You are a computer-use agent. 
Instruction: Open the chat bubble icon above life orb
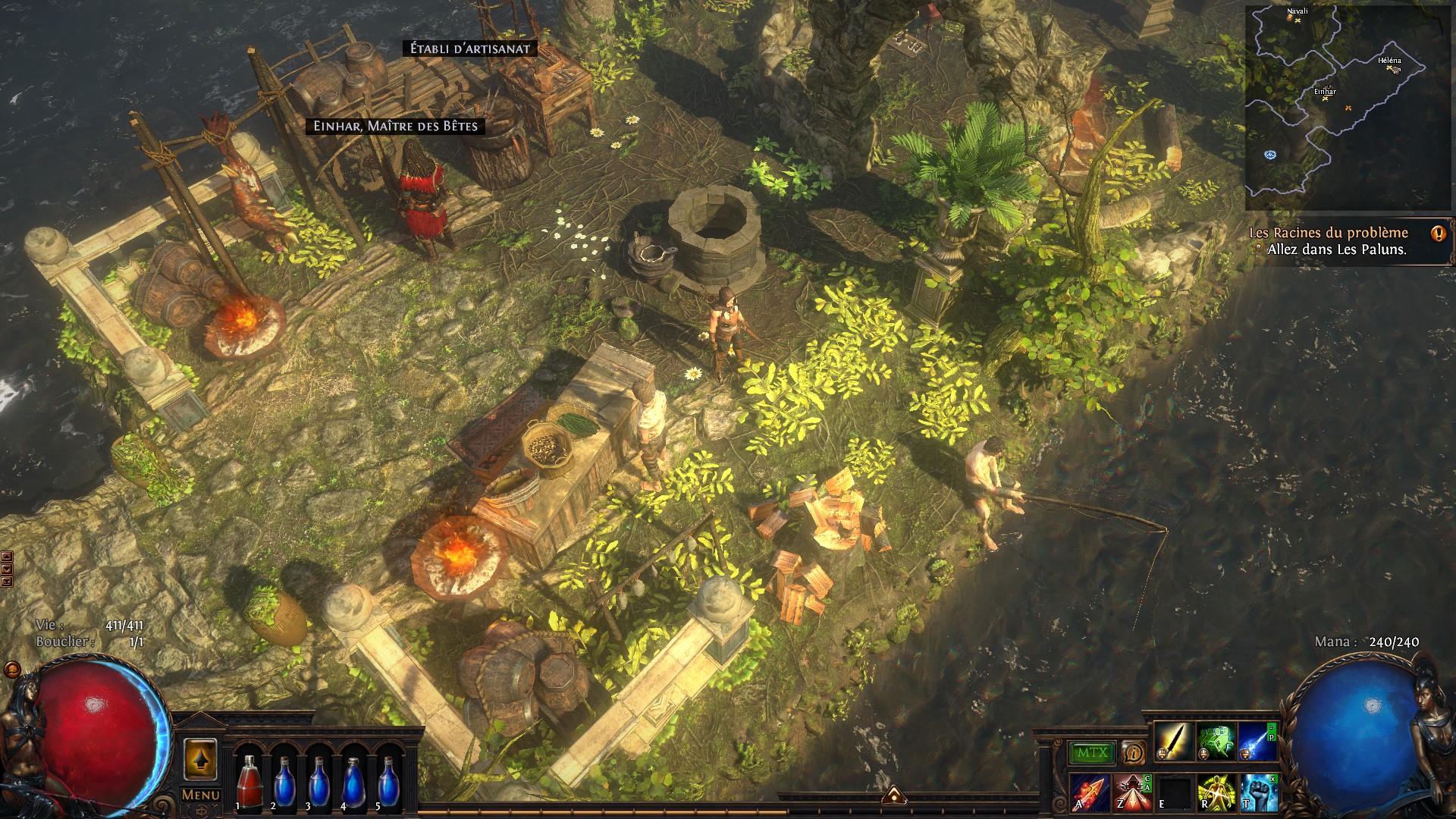11,670
